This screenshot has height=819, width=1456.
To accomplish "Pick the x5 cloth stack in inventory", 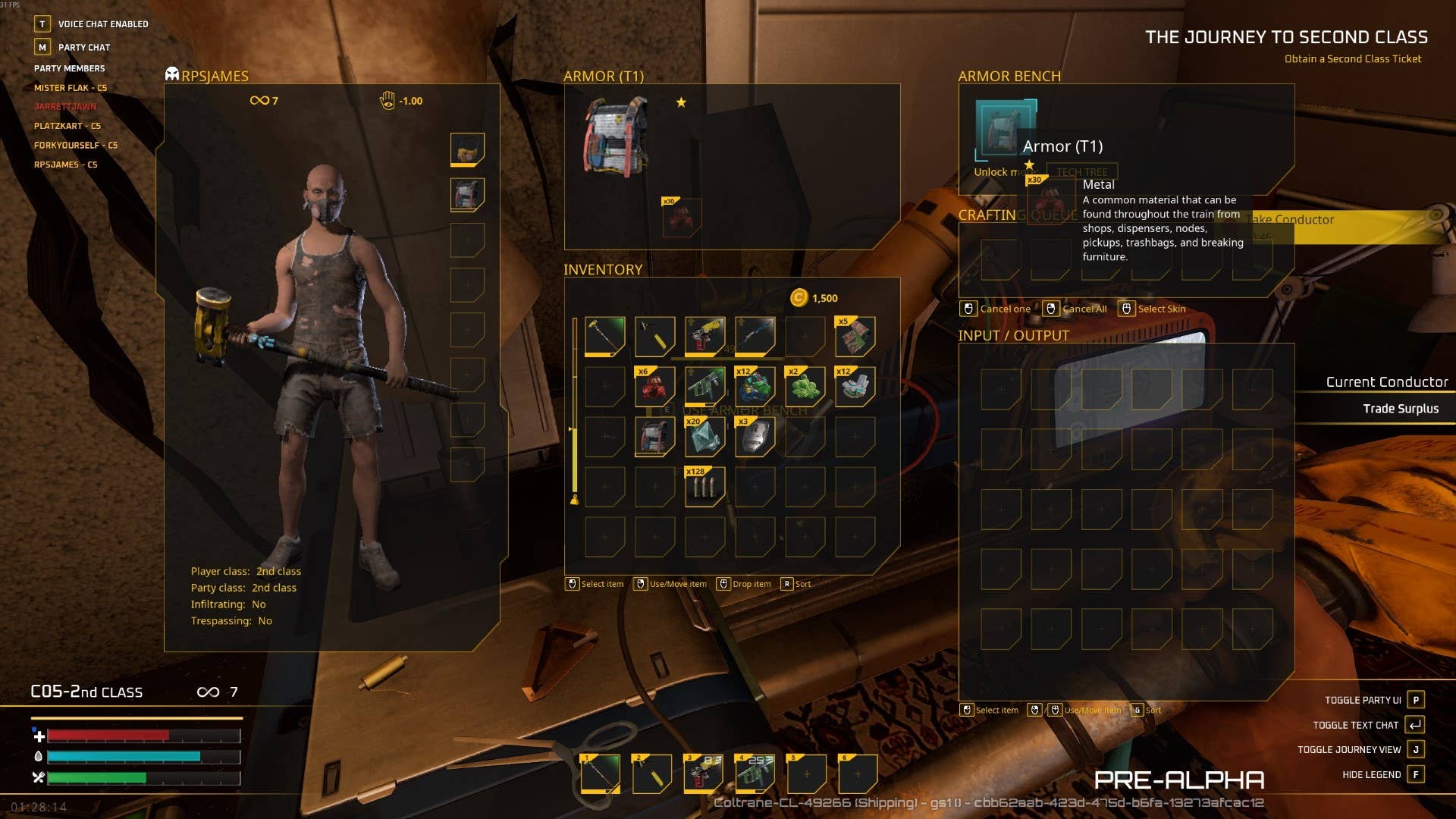I will [x=855, y=336].
